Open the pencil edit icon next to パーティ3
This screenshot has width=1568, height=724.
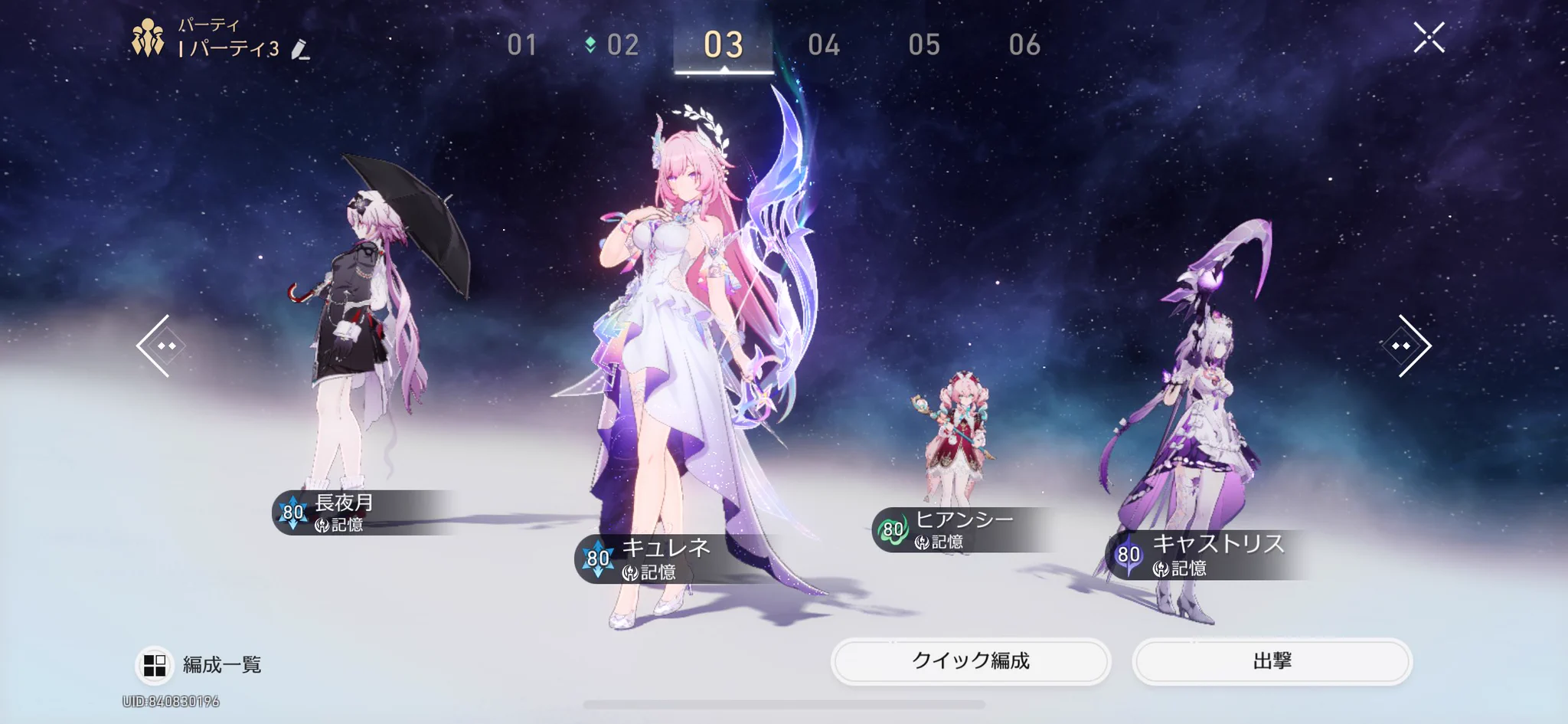click(x=299, y=51)
